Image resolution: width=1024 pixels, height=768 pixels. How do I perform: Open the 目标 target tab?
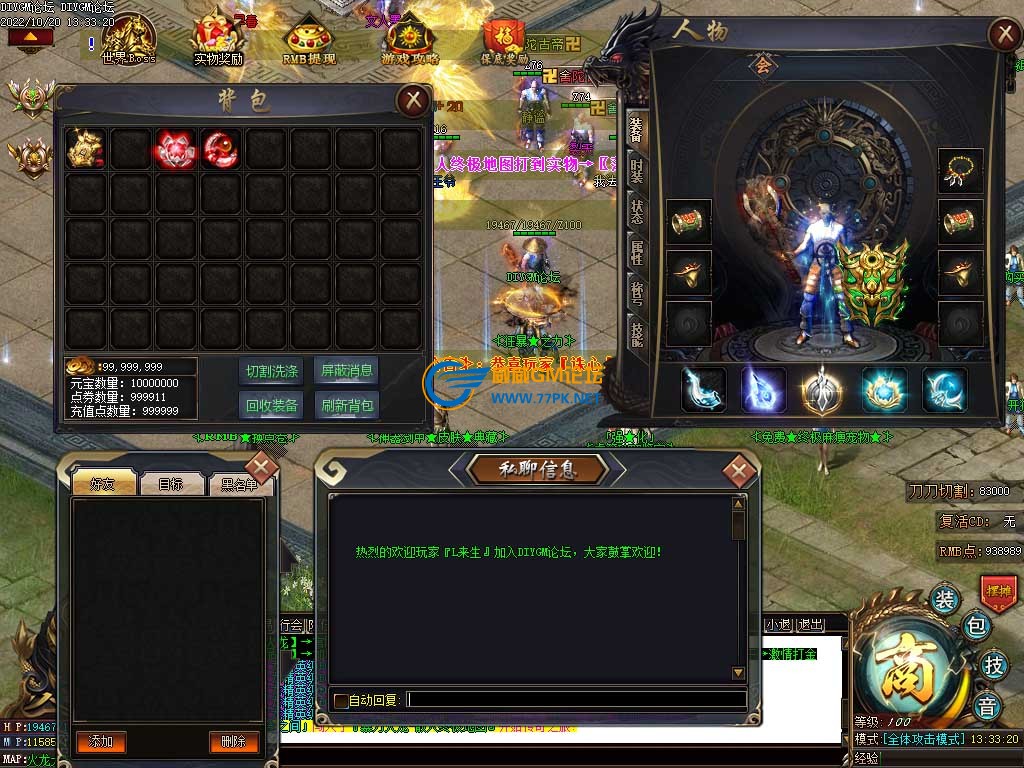170,485
